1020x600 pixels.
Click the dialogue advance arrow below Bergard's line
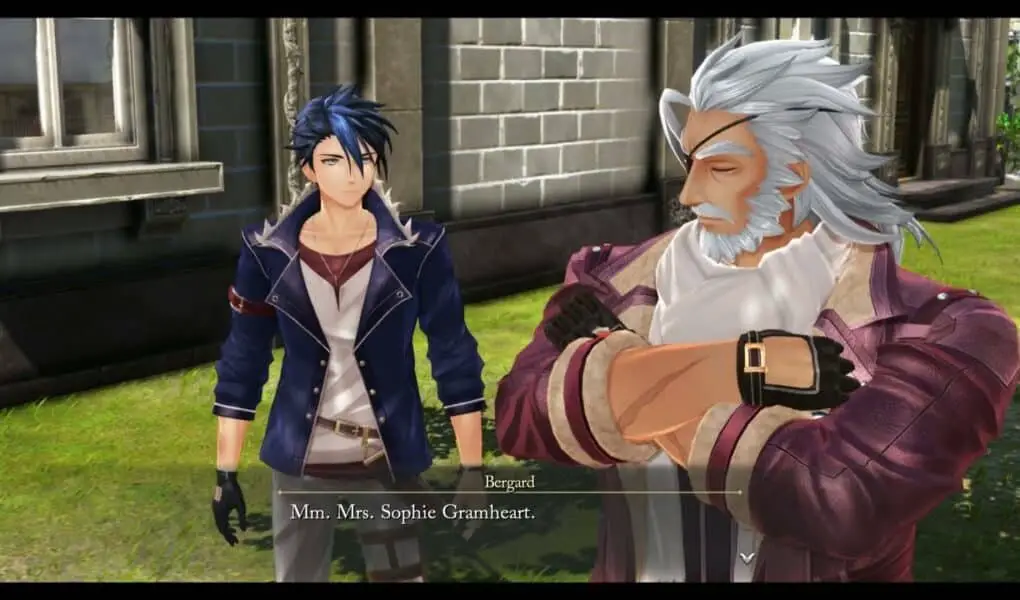746,556
